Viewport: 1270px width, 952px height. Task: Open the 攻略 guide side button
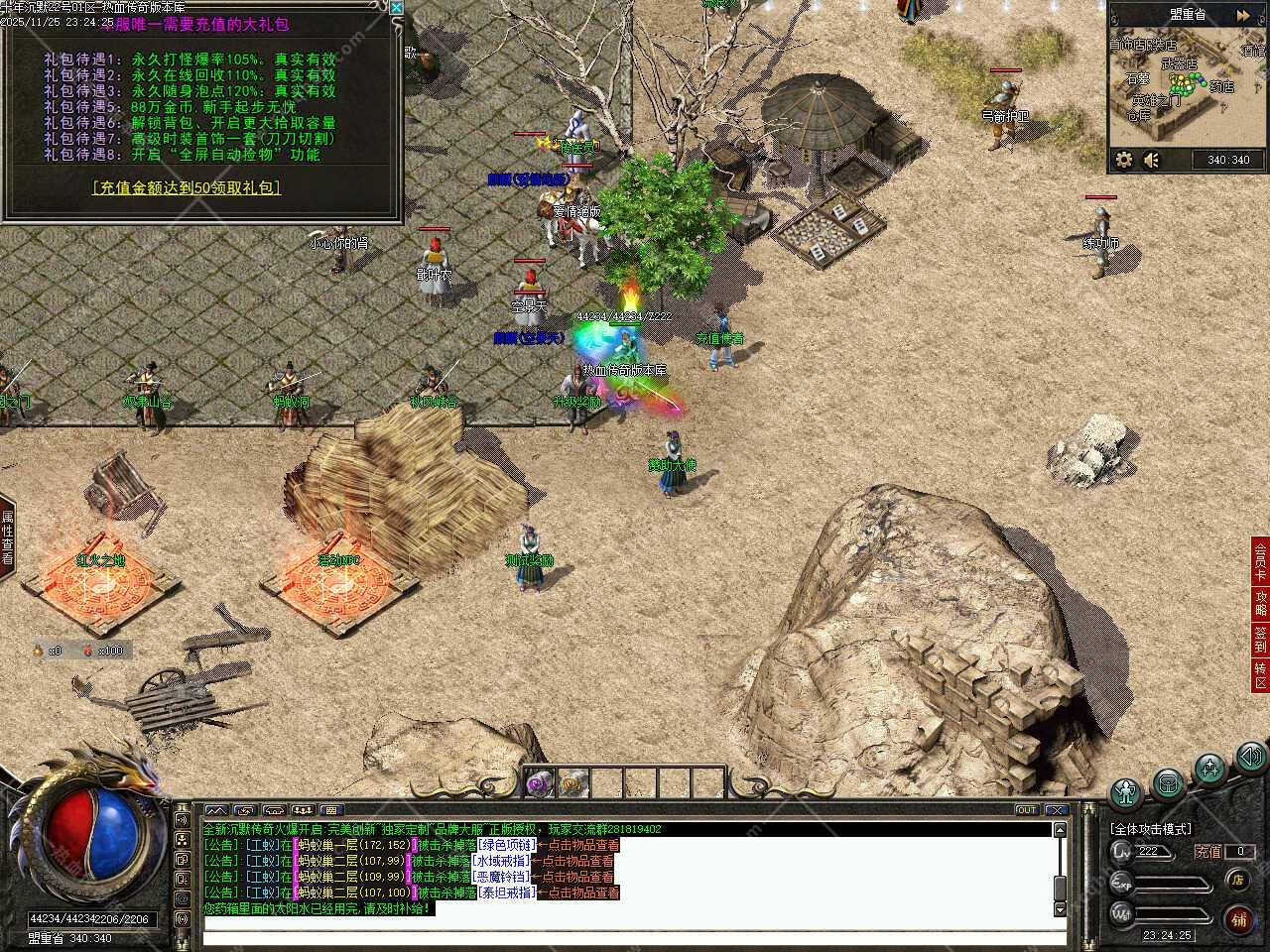click(1260, 604)
